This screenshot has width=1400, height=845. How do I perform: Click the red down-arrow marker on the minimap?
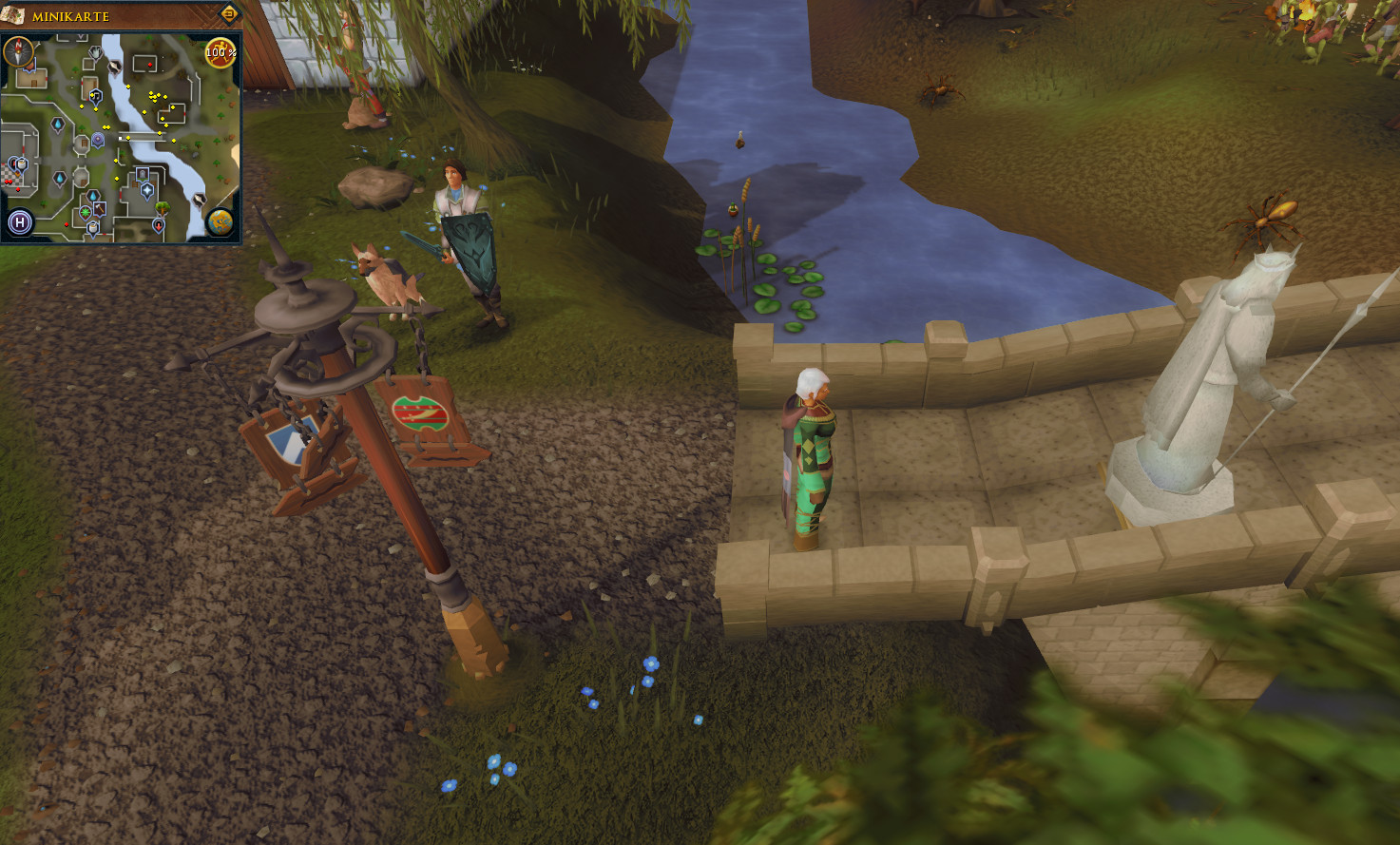click(159, 225)
